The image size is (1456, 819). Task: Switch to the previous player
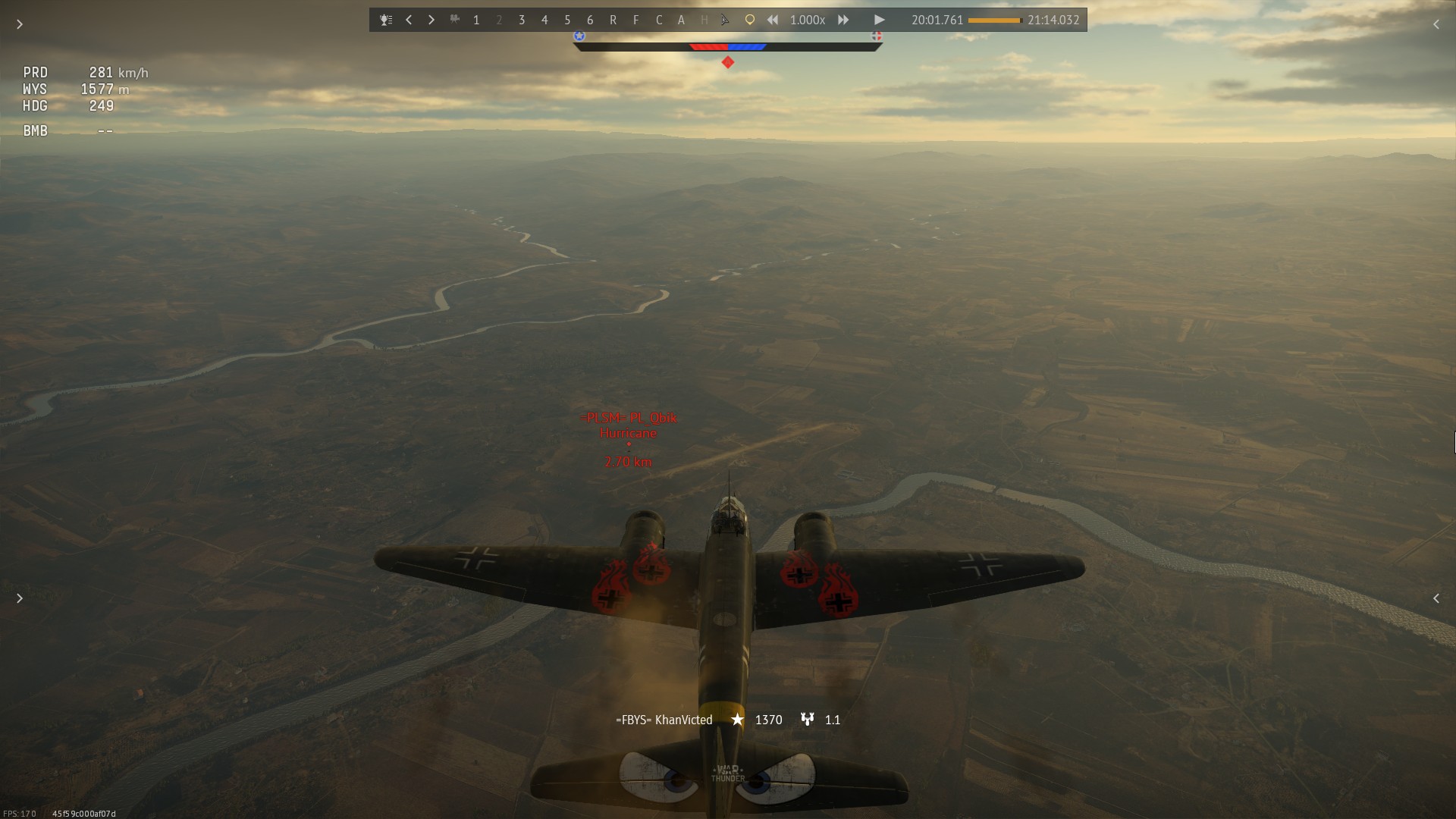(409, 20)
